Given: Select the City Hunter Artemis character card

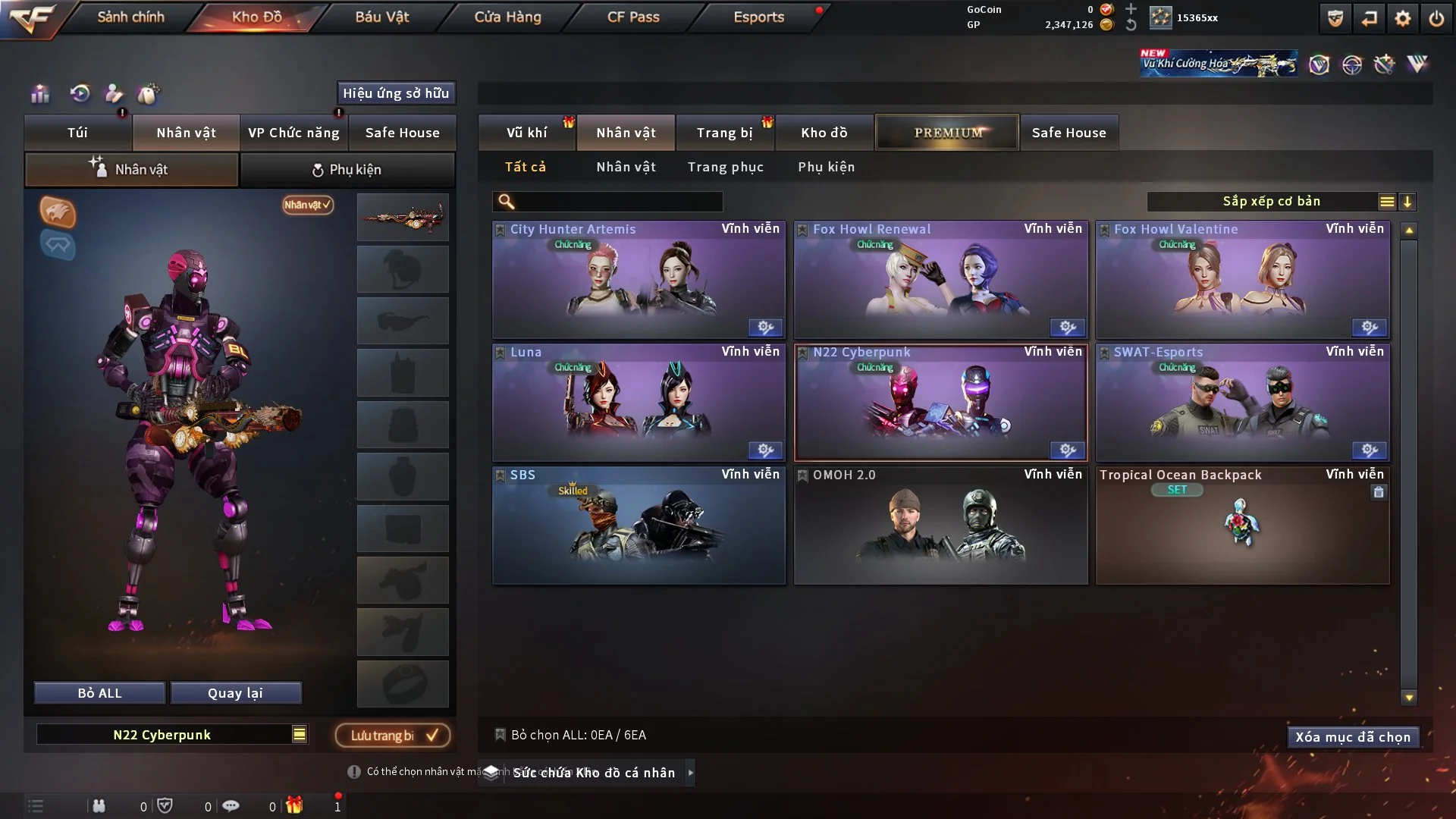Looking at the screenshot, I should click(x=639, y=281).
